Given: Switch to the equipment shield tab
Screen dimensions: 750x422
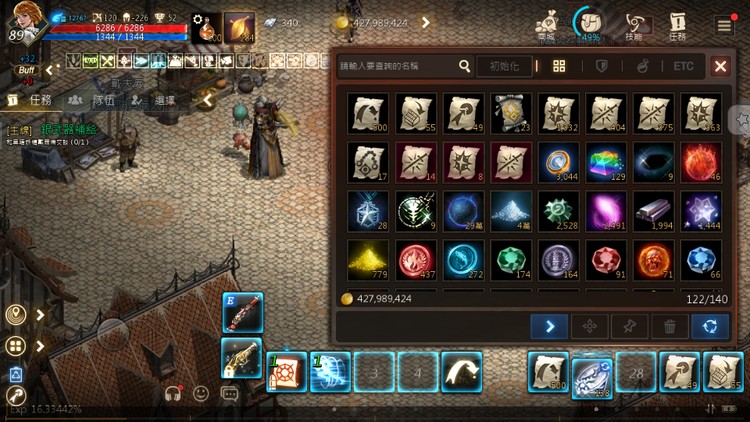Looking at the screenshot, I should (601, 66).
